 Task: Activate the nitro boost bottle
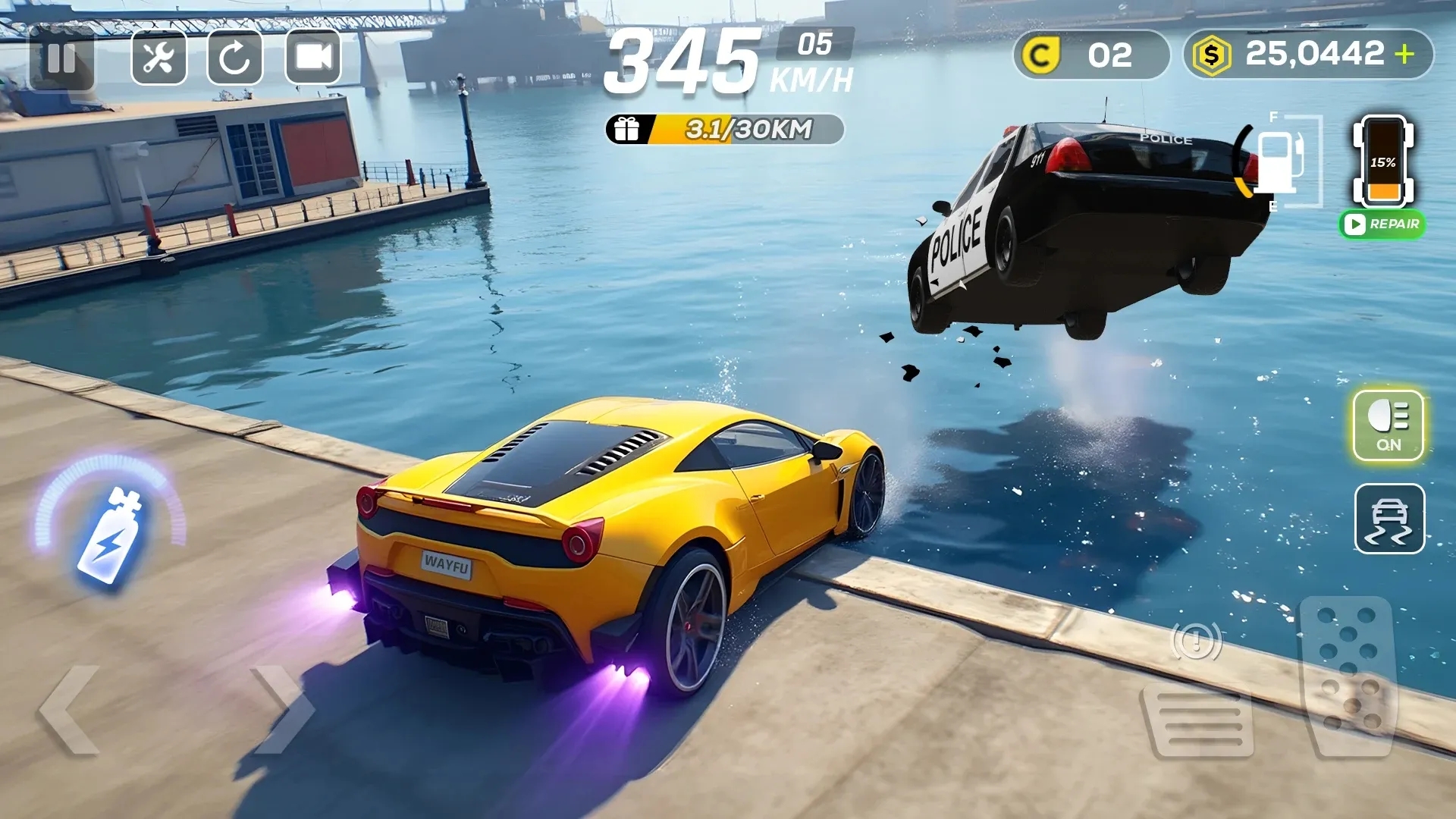(x=111, y=535)
